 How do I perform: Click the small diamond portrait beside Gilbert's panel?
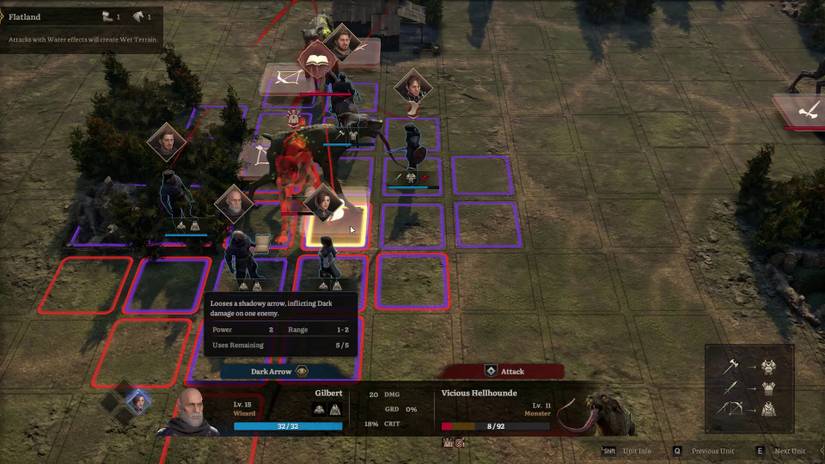point(137,402)
